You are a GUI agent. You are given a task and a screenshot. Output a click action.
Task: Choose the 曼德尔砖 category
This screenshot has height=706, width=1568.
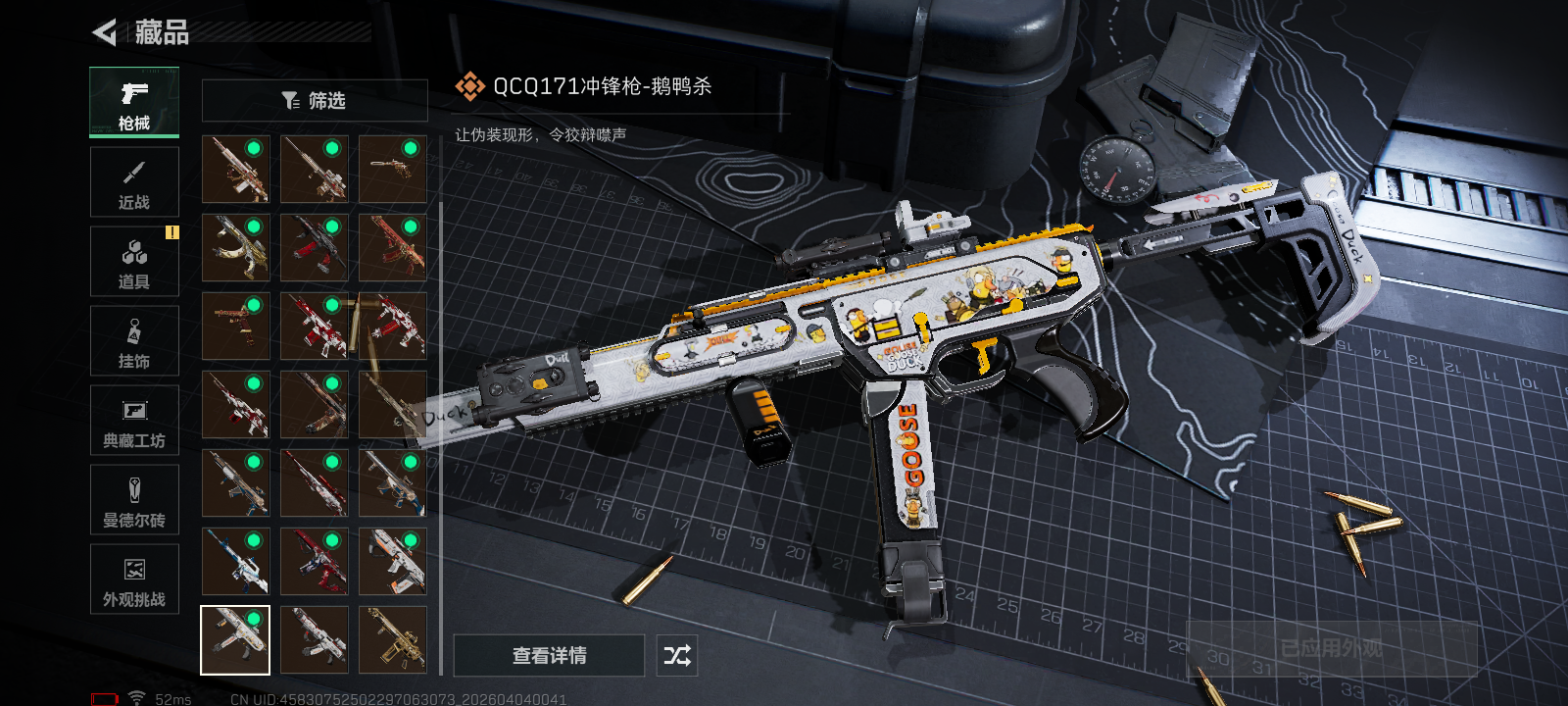coord(134,500)
